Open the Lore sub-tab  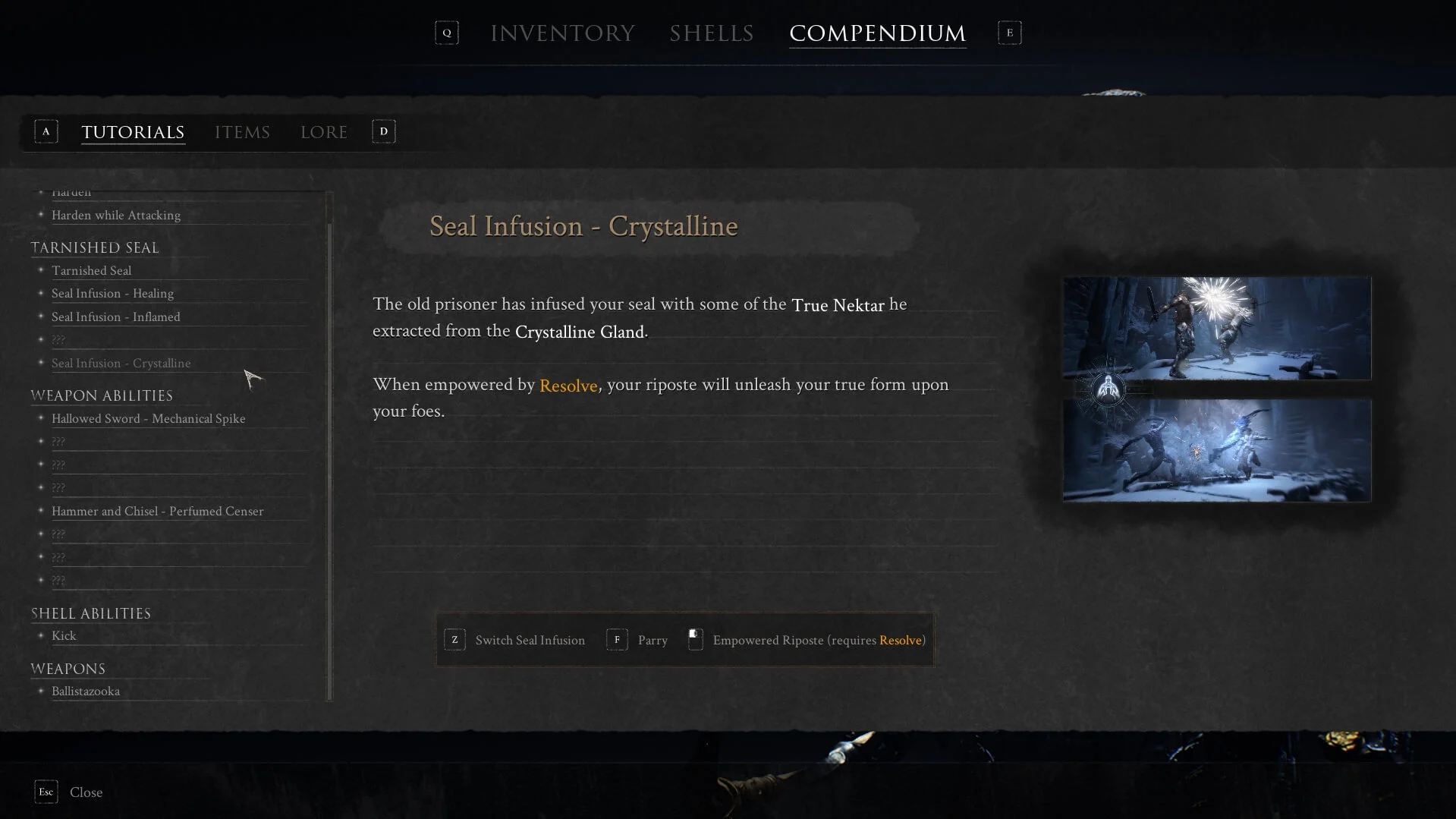tap(324, 132)
